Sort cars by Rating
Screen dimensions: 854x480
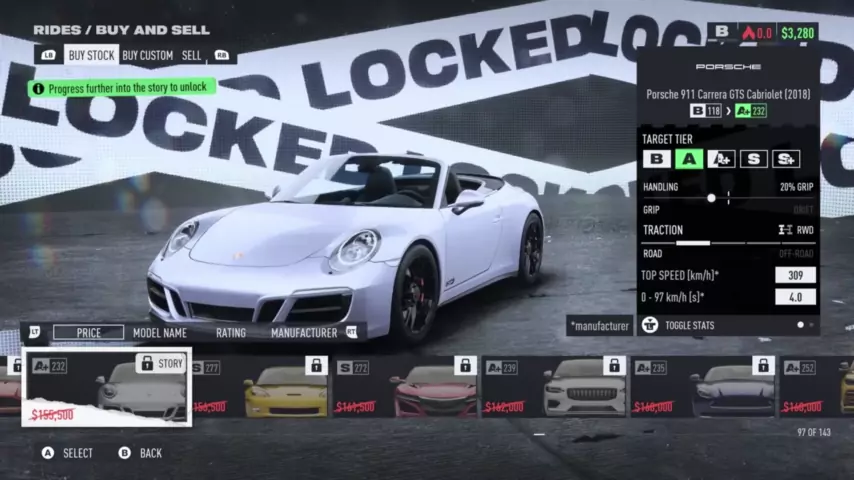tap(231, 332)
